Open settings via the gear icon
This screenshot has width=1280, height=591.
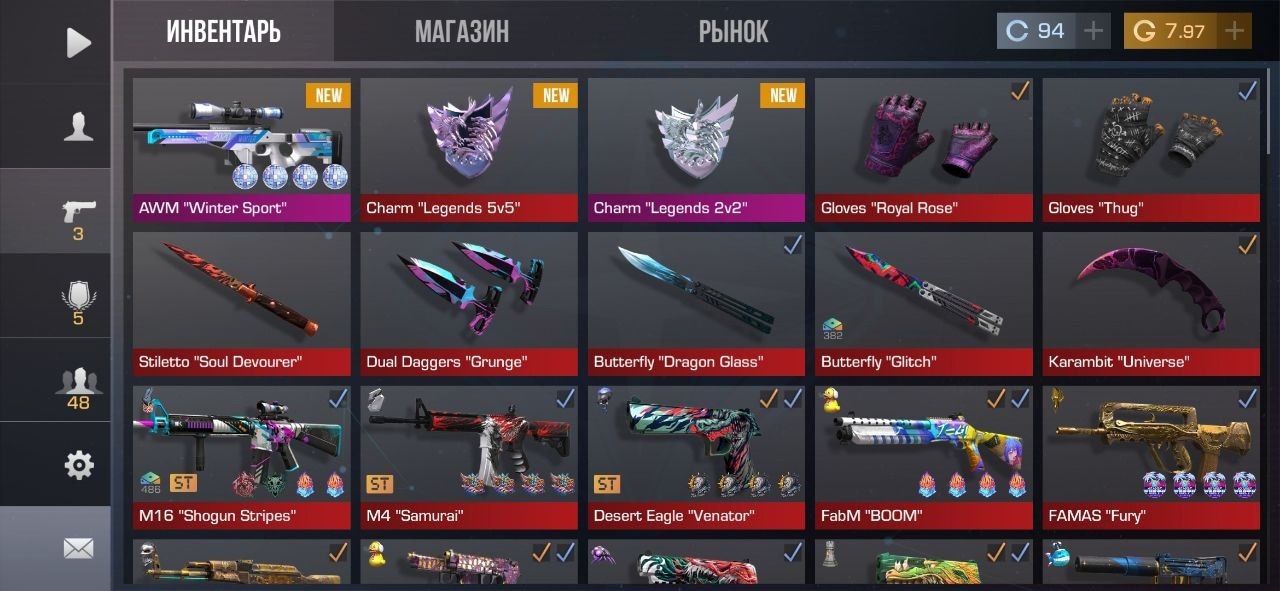pos(78,464)
